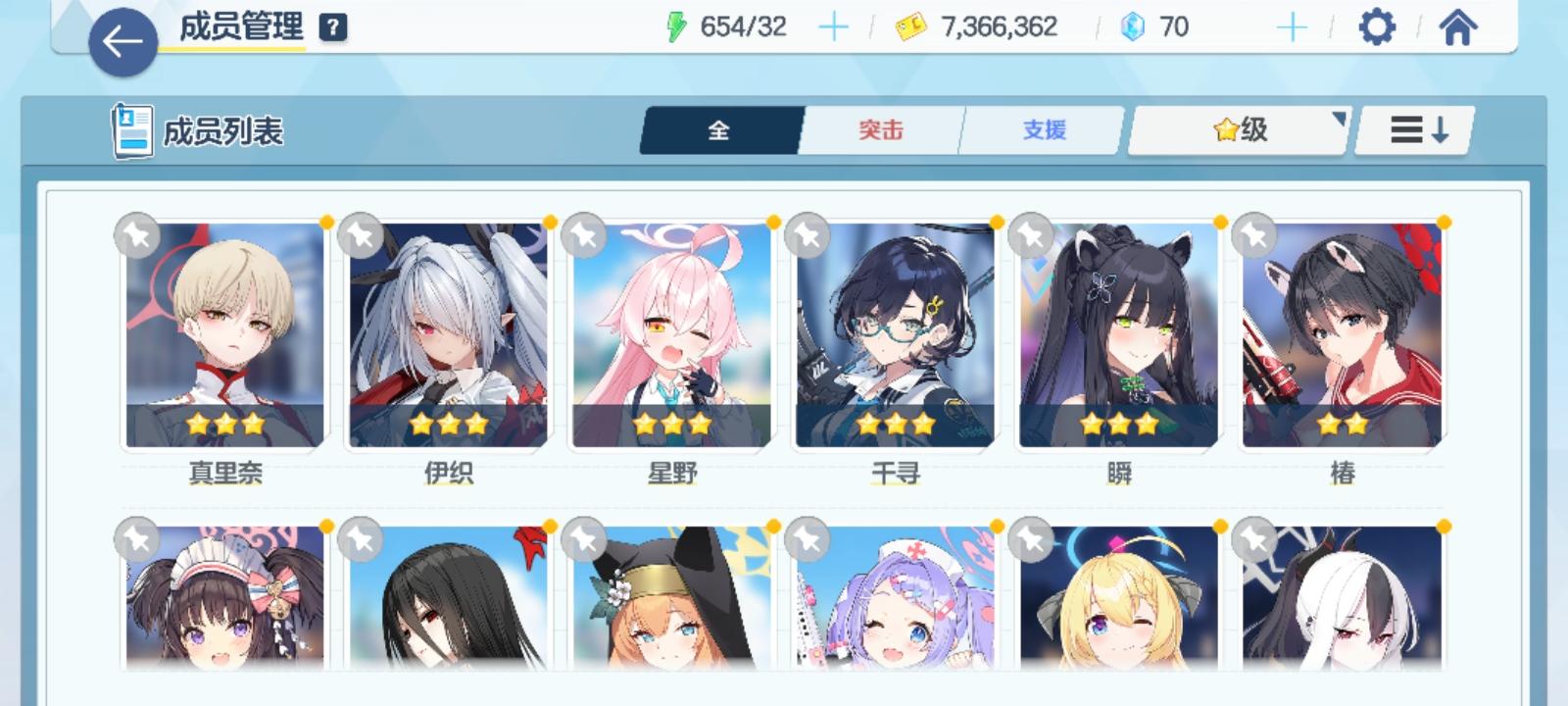This screenshot has height=706, width=1568.
Task: Toggle the pin on 椿's card
Action: pos(1252,235)
